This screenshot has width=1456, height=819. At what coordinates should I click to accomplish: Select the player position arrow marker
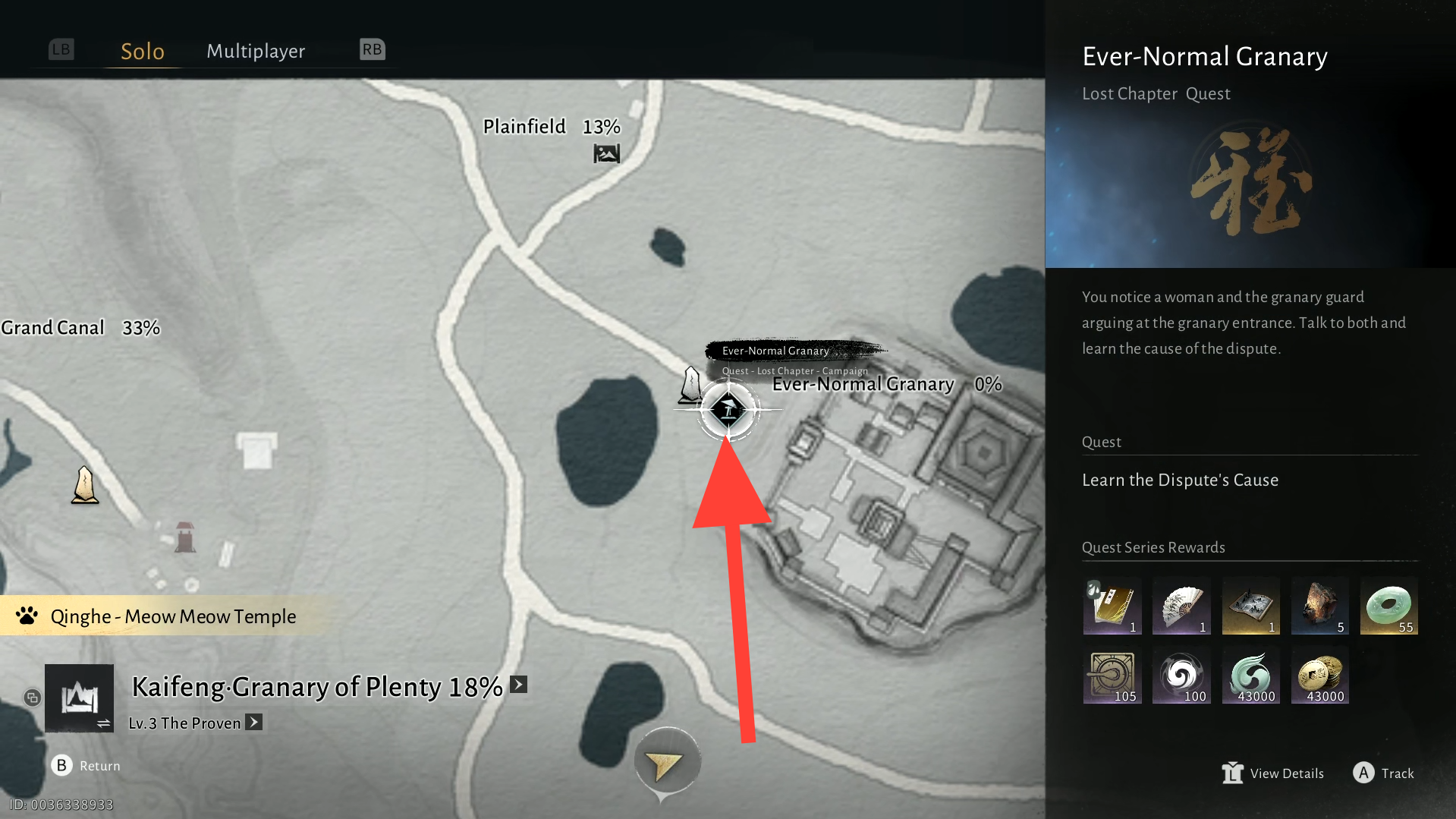(x=665, y=764)
